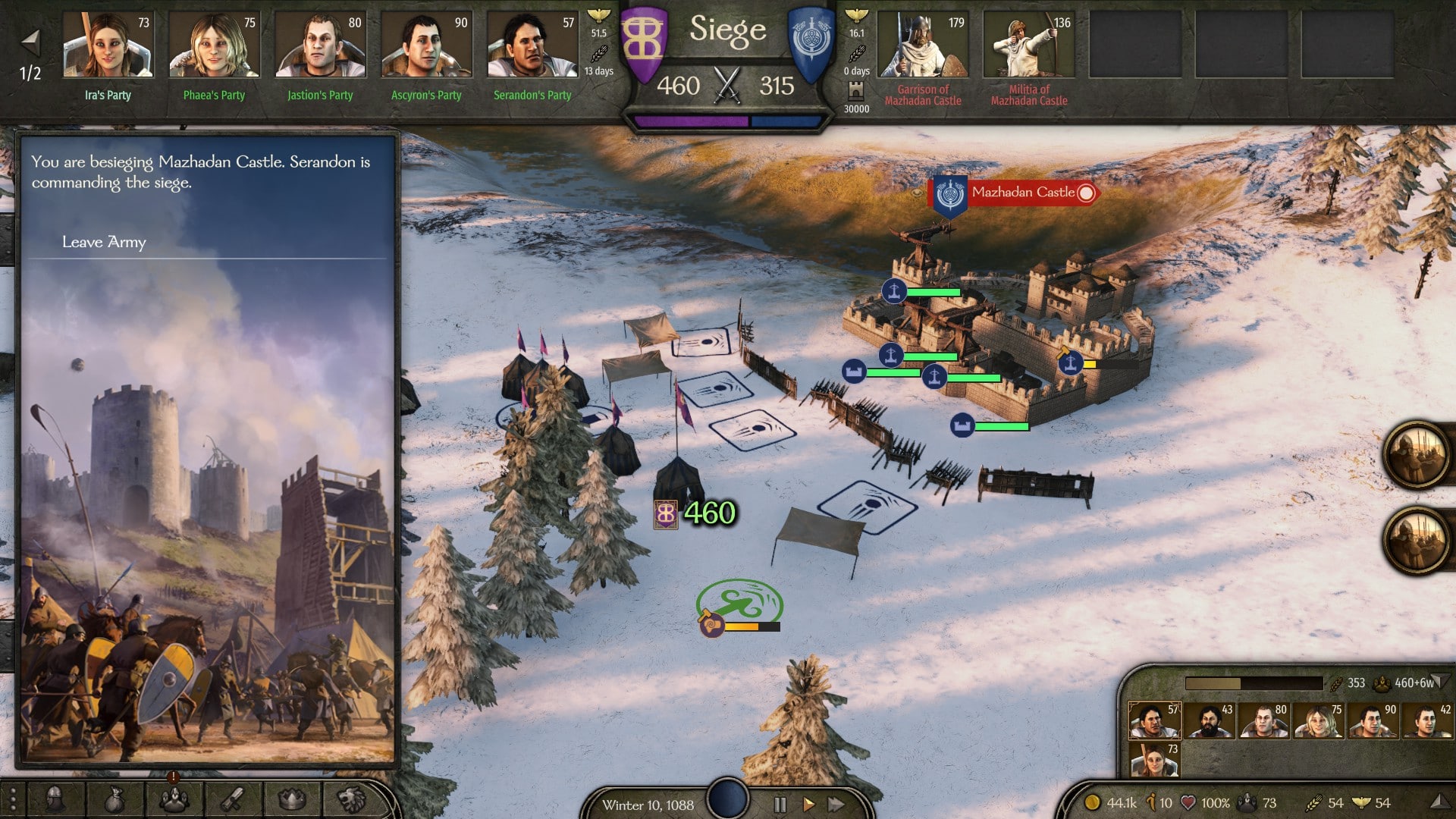Image resolution: width=1456 pixels, height=819 pixels.
Task: Select Ascyron's Party portrait
Action: click(x=426, y=45)
